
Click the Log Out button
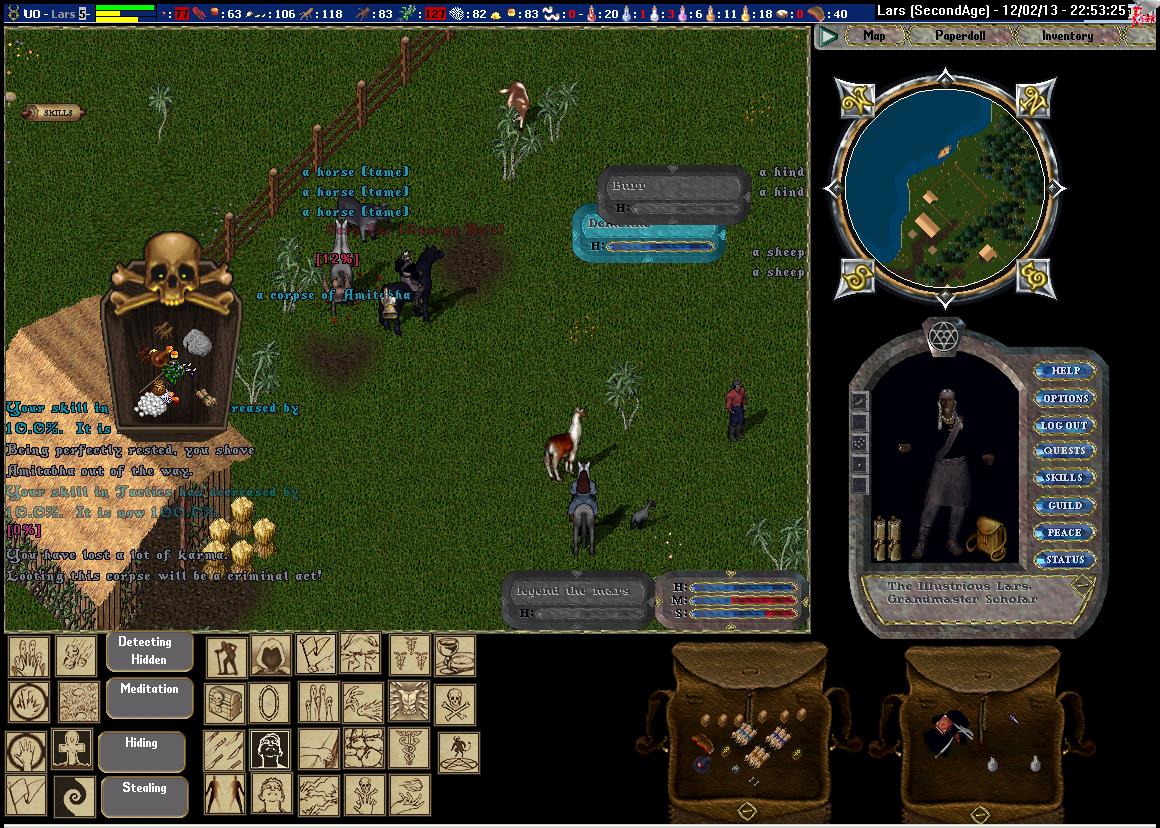(x=1064, y=425)
